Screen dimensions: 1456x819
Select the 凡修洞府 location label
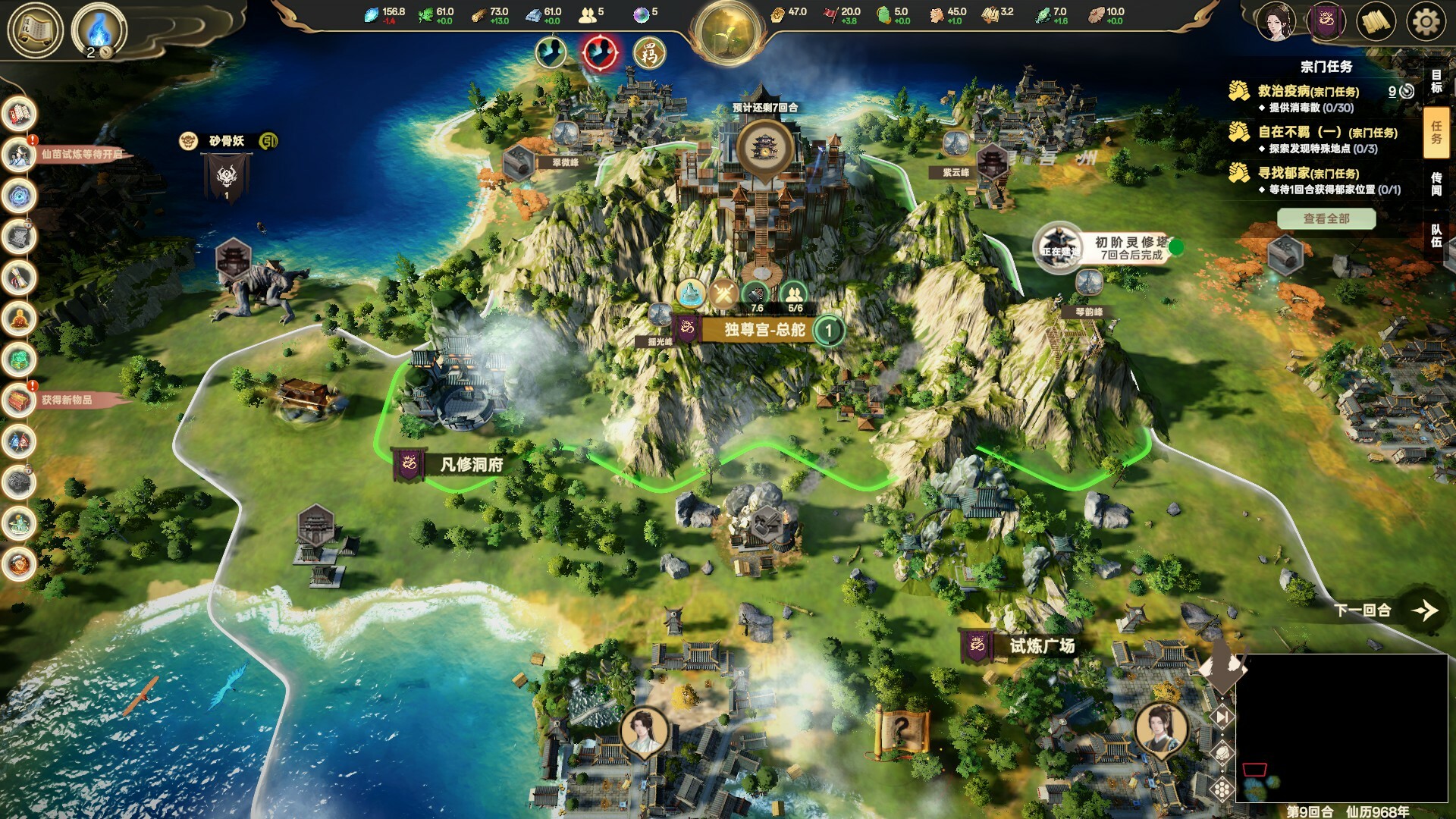(471, 465)
